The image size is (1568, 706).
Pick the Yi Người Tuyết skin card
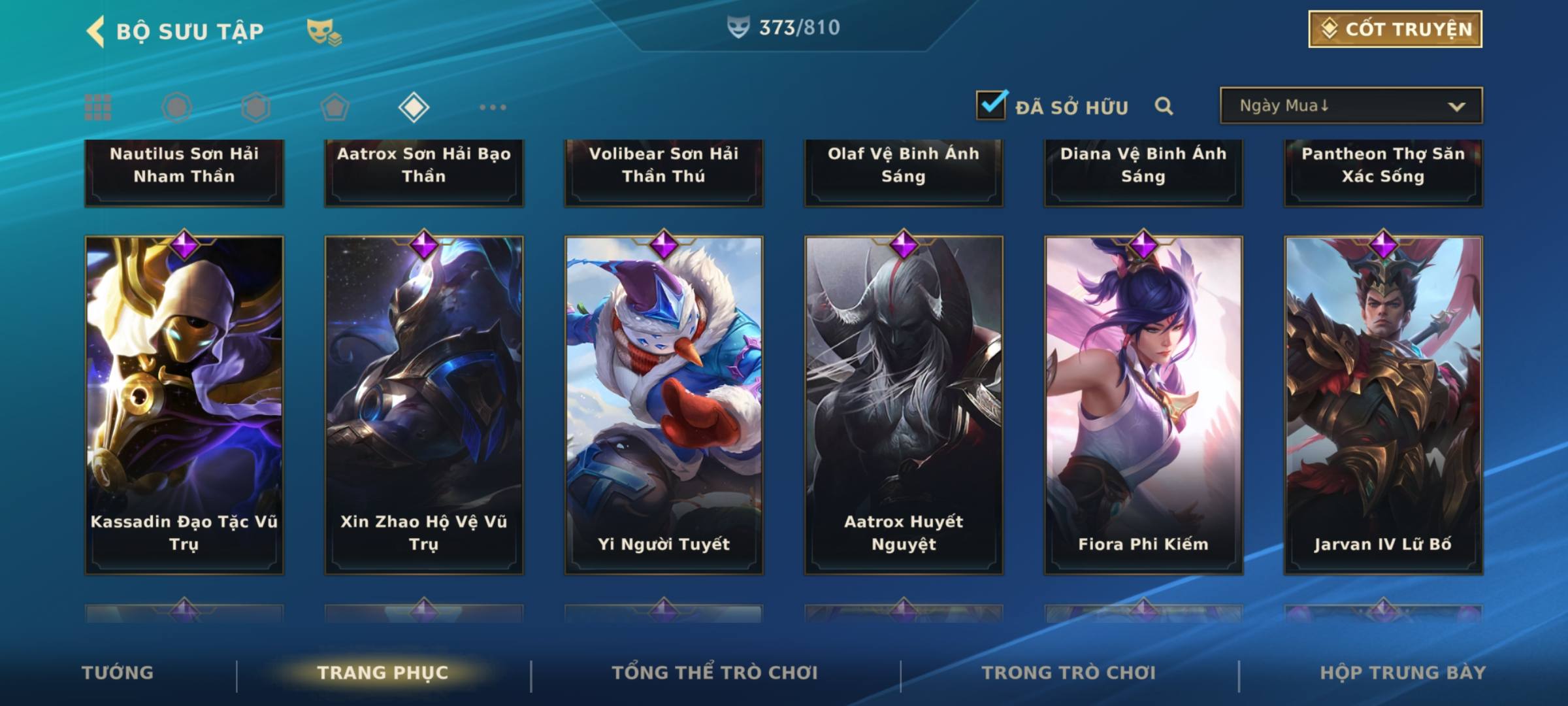point(664,405)
